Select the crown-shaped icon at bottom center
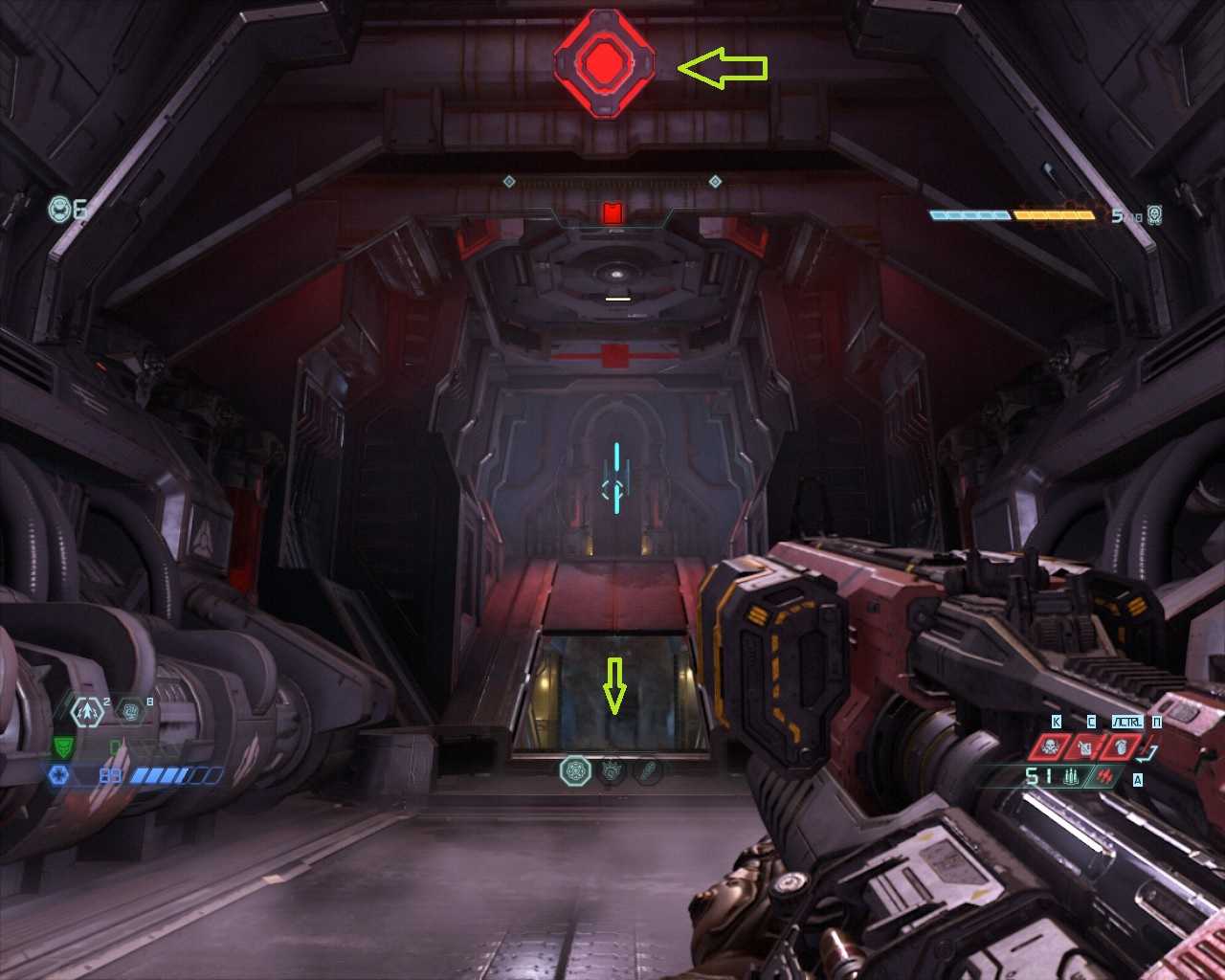This screenshot has height=980, width=1225. click(x=612, y=770)
